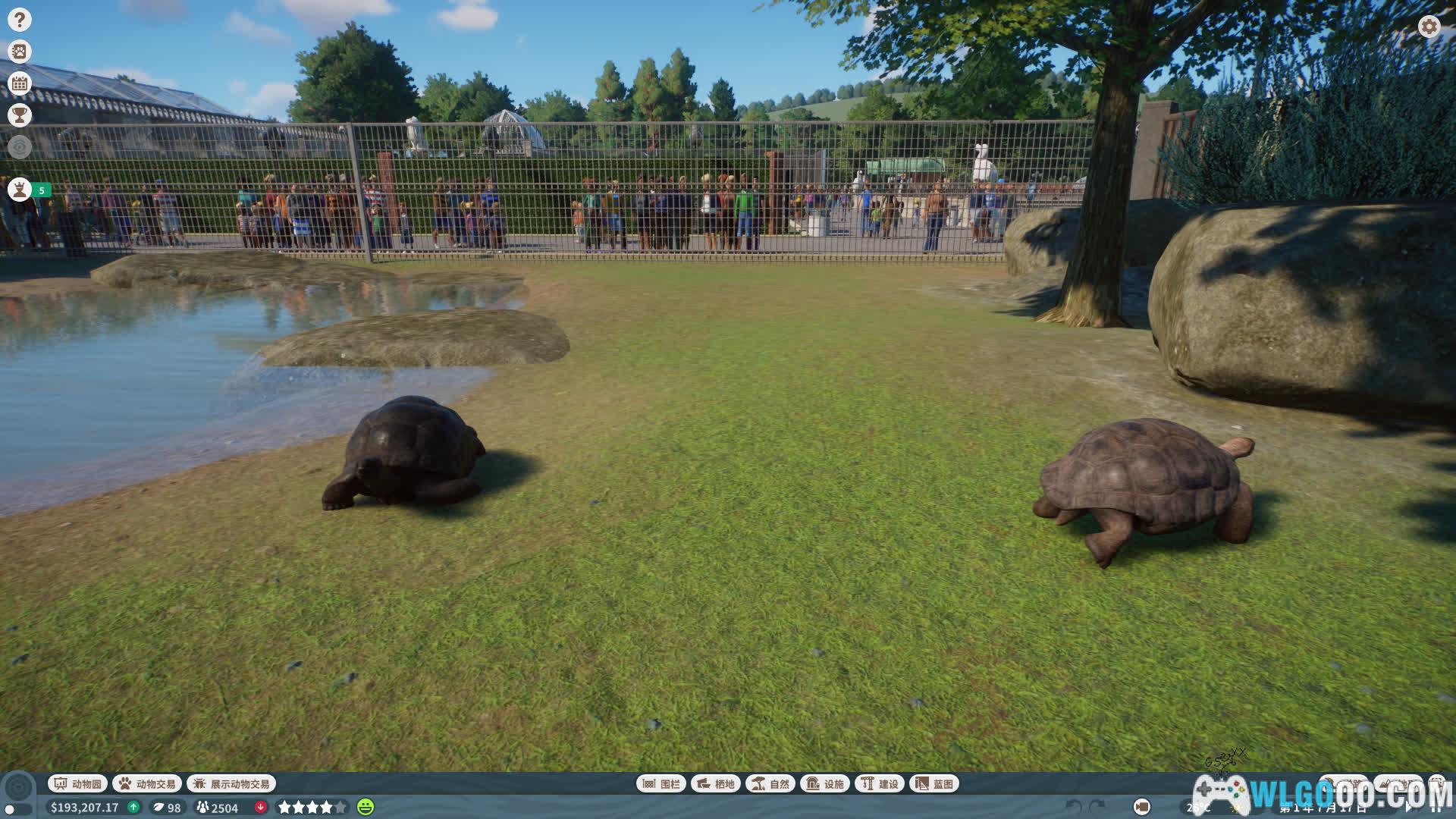
Task: View the zoo star rating details
Action: [x=312, y=808]
